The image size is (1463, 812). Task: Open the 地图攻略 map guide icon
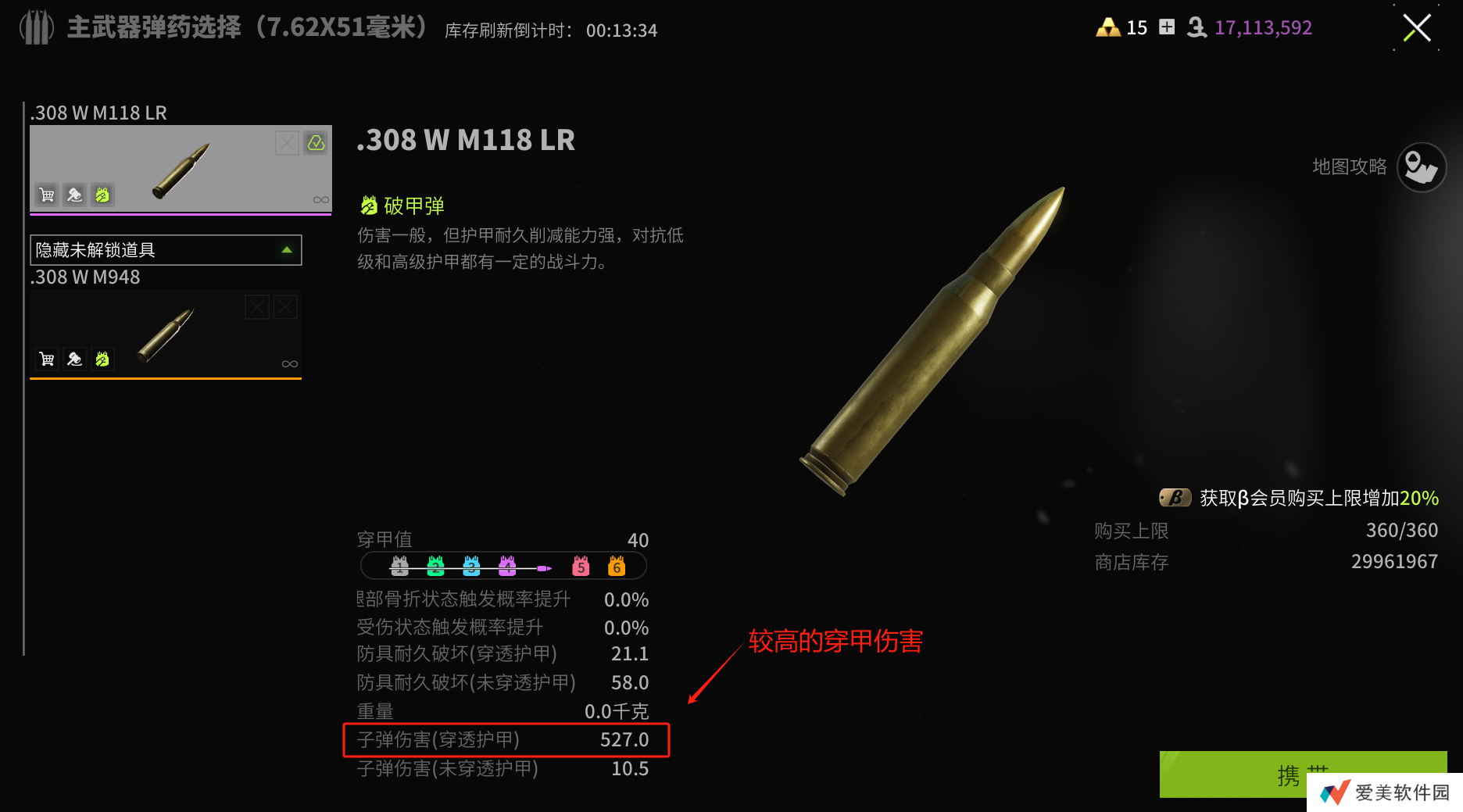[x=1421, y=167]
